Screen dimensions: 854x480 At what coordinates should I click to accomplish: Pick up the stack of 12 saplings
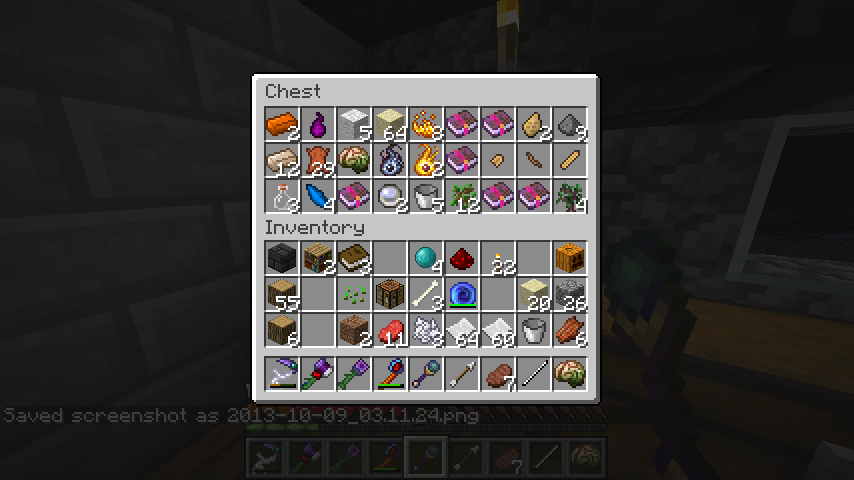tap(462, 196)
